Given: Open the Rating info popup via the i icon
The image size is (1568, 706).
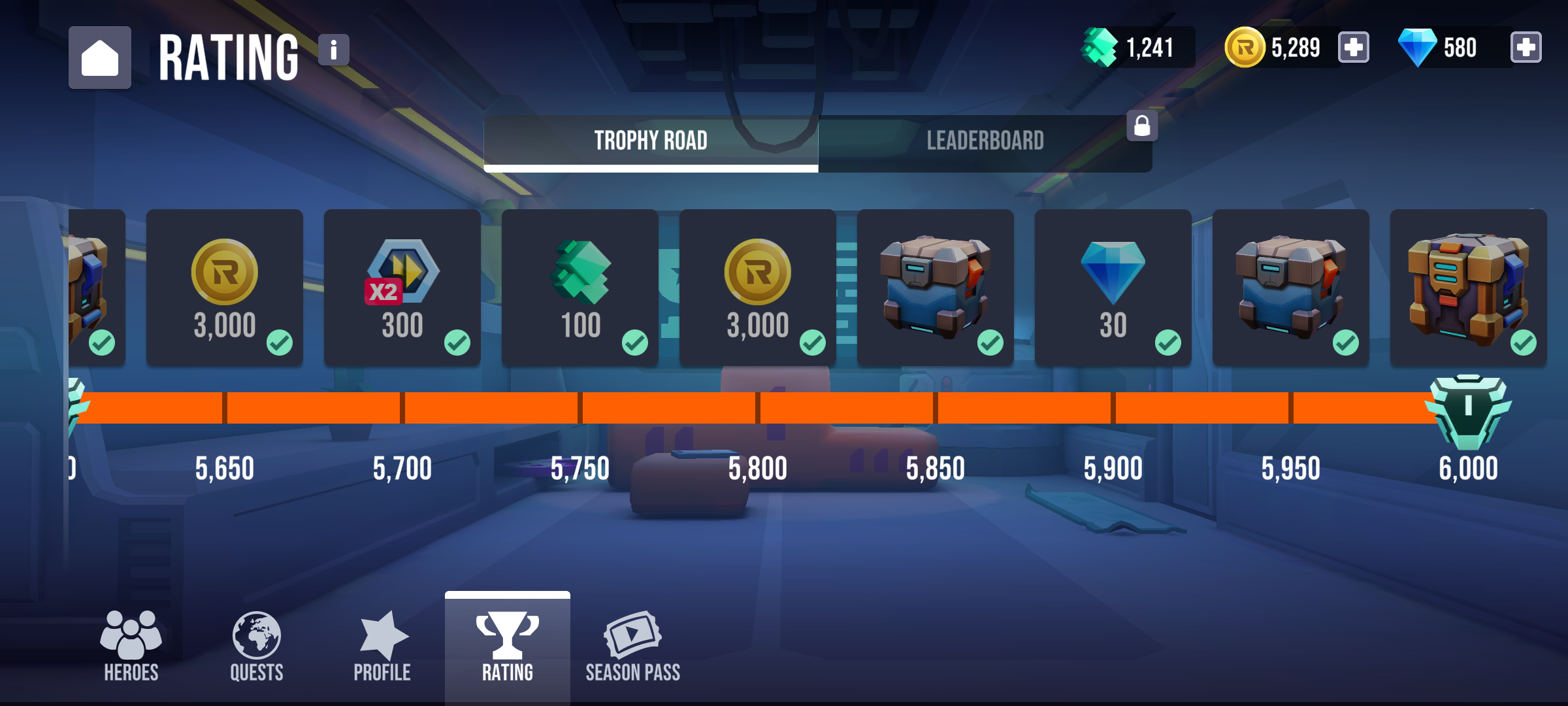Looking at the screenshot, I should 333,50.
